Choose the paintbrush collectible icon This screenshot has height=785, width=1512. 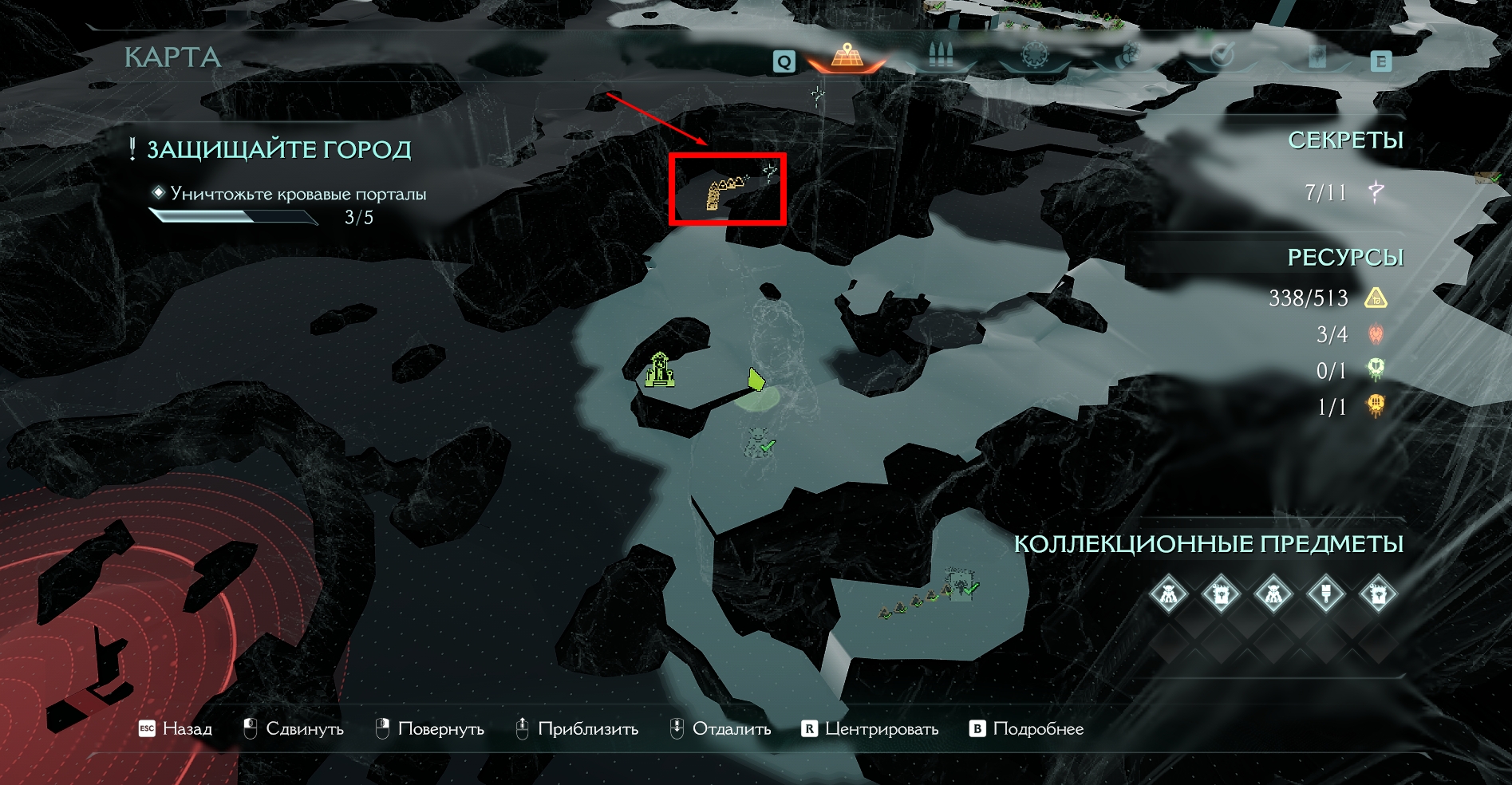[x=1325, y=594]
